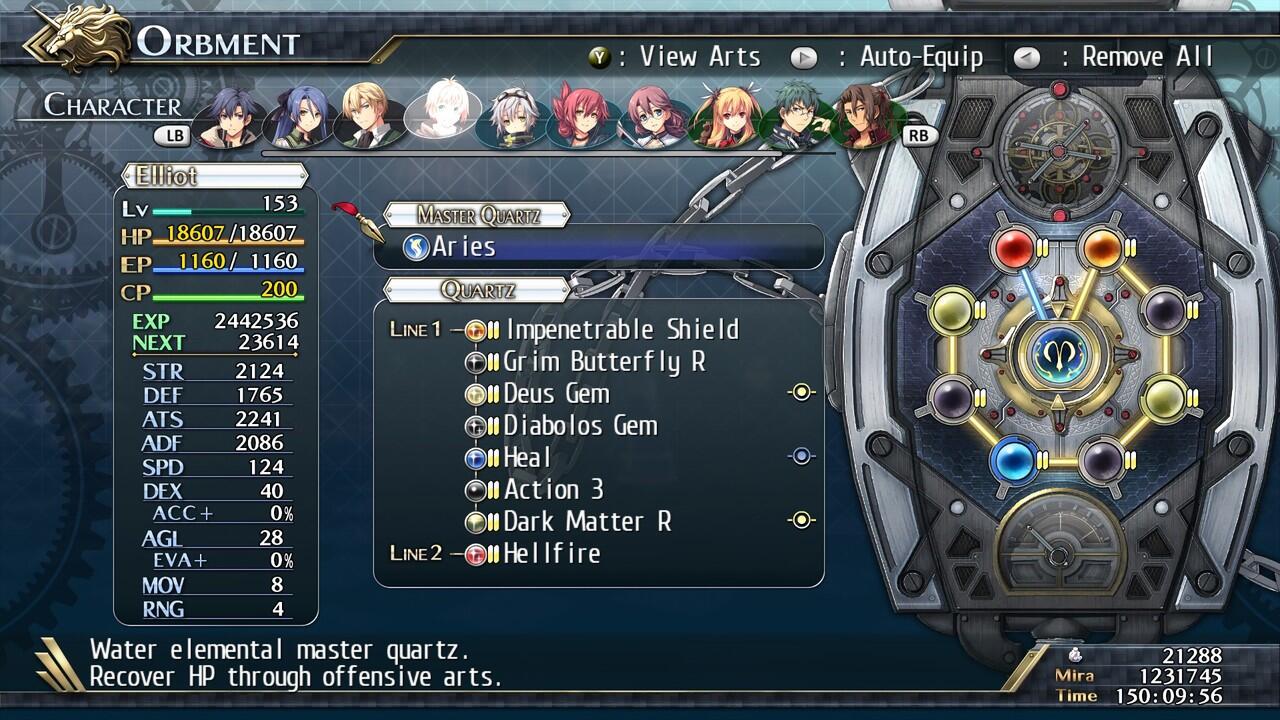This screenshot has width=1280, height=720.
Task: Choose the blonde twin-tailed girl's portrait
Action: click(728, 116)
